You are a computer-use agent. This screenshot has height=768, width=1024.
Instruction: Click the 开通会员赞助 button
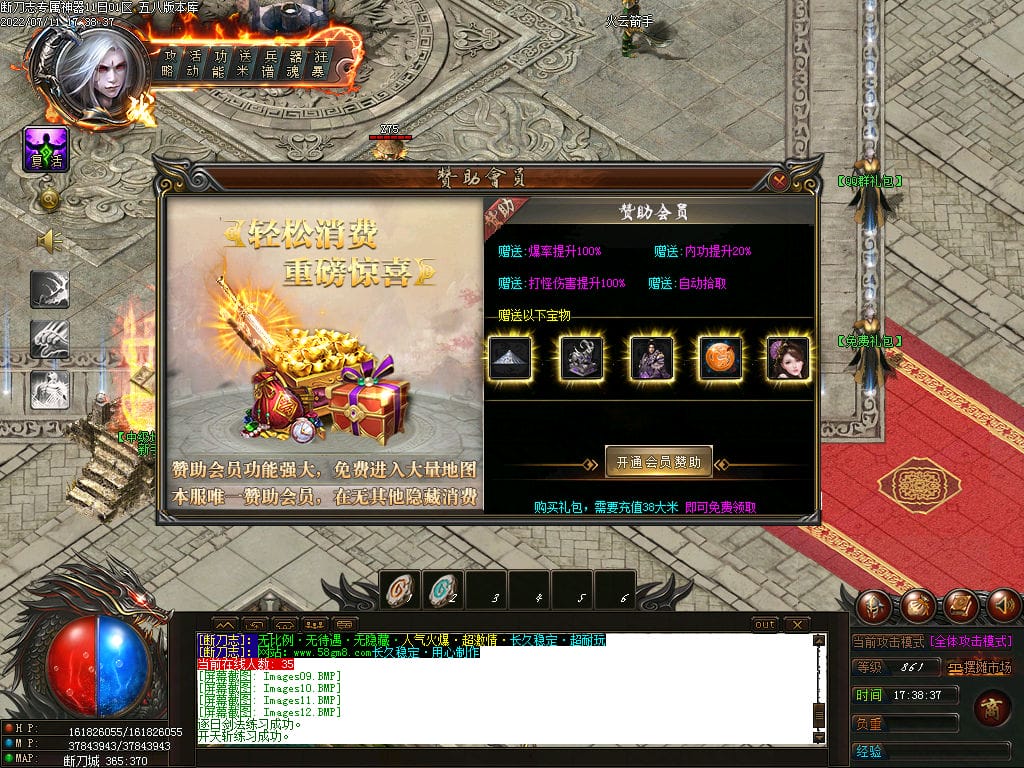pyautogui.click(x=658, y=462)
